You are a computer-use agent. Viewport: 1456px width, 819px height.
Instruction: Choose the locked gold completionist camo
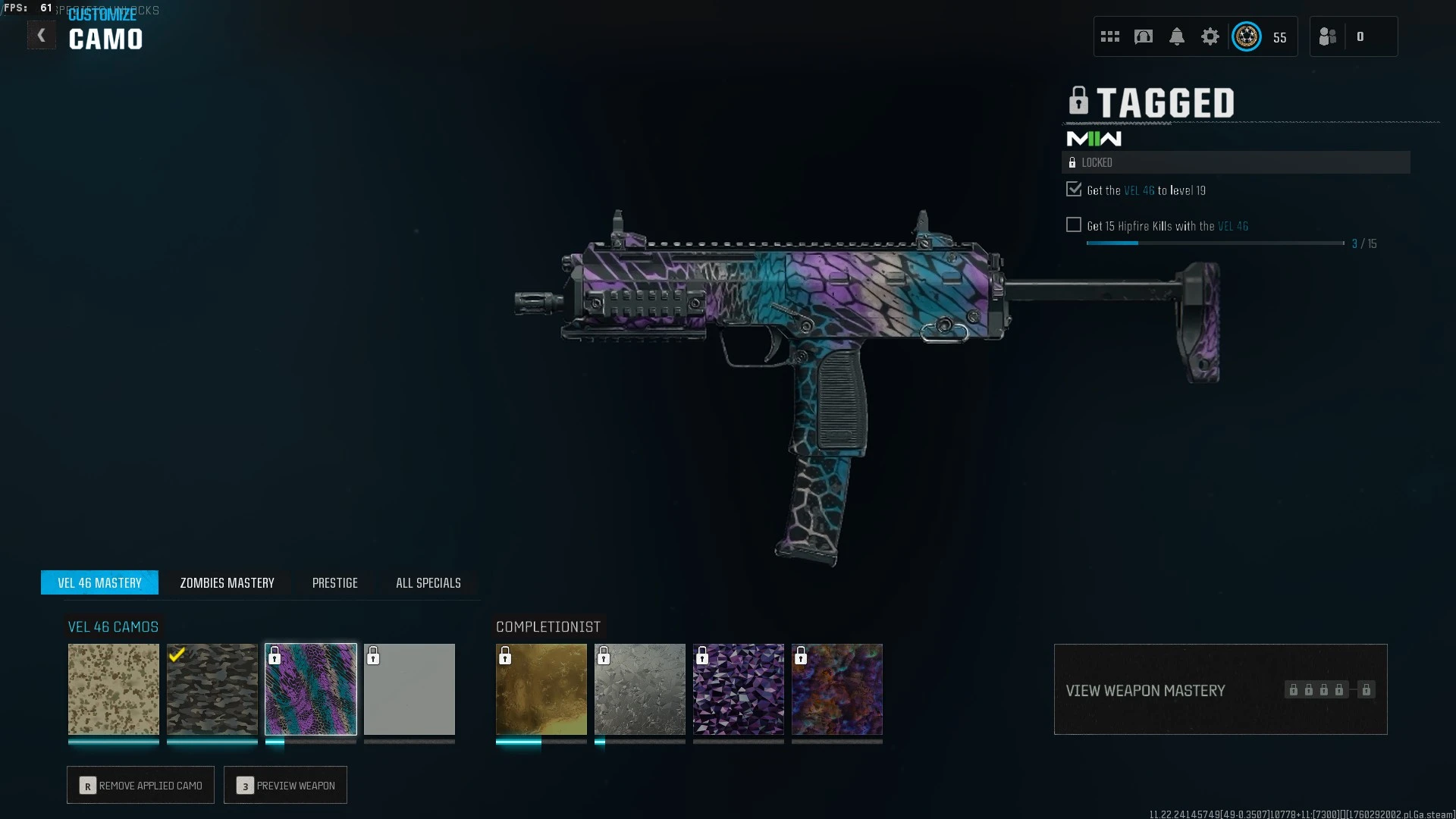[x=541, y=689]
